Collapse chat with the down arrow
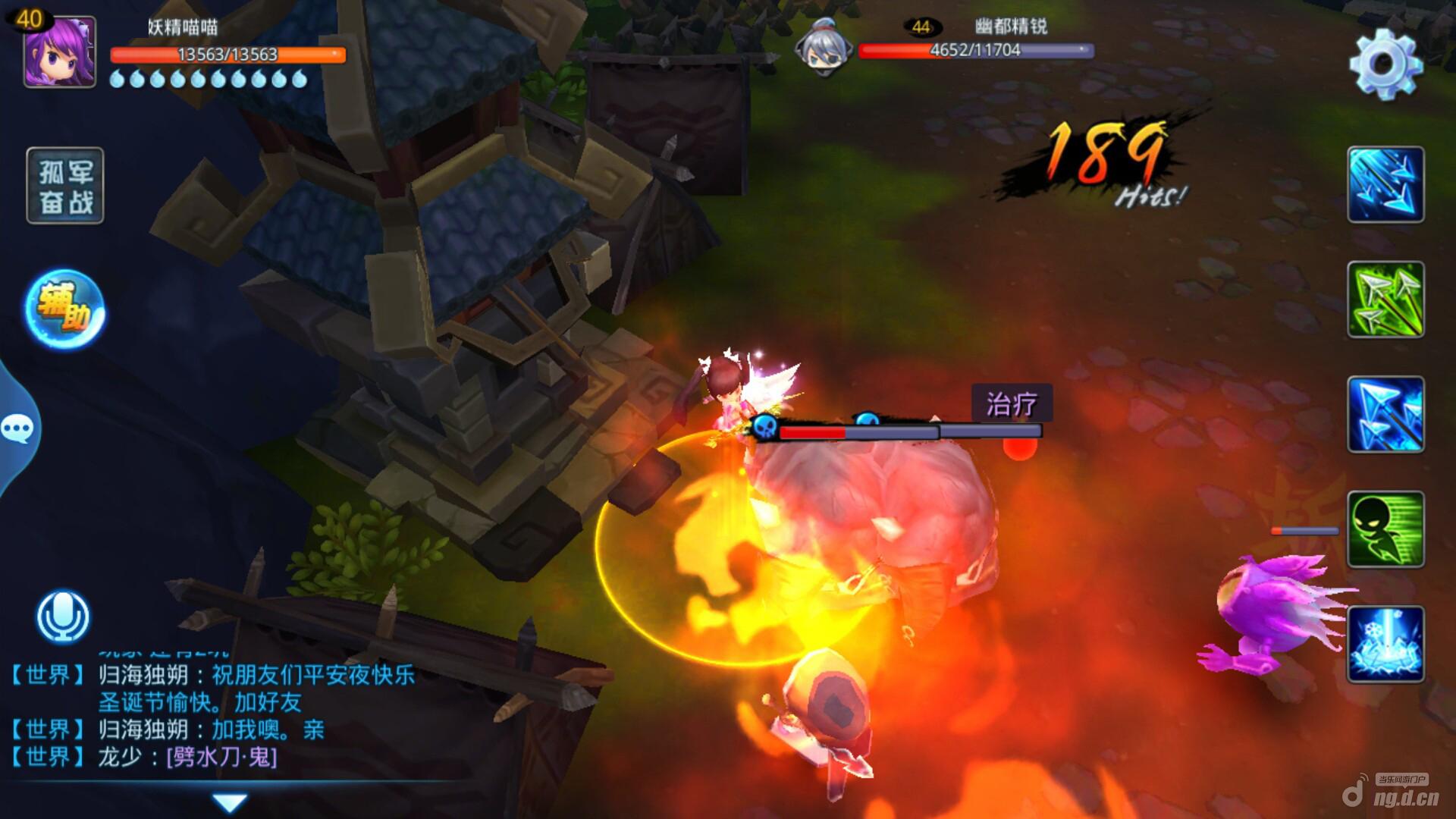Screen dimensions: 1456x819 click(x=230, y=802)
